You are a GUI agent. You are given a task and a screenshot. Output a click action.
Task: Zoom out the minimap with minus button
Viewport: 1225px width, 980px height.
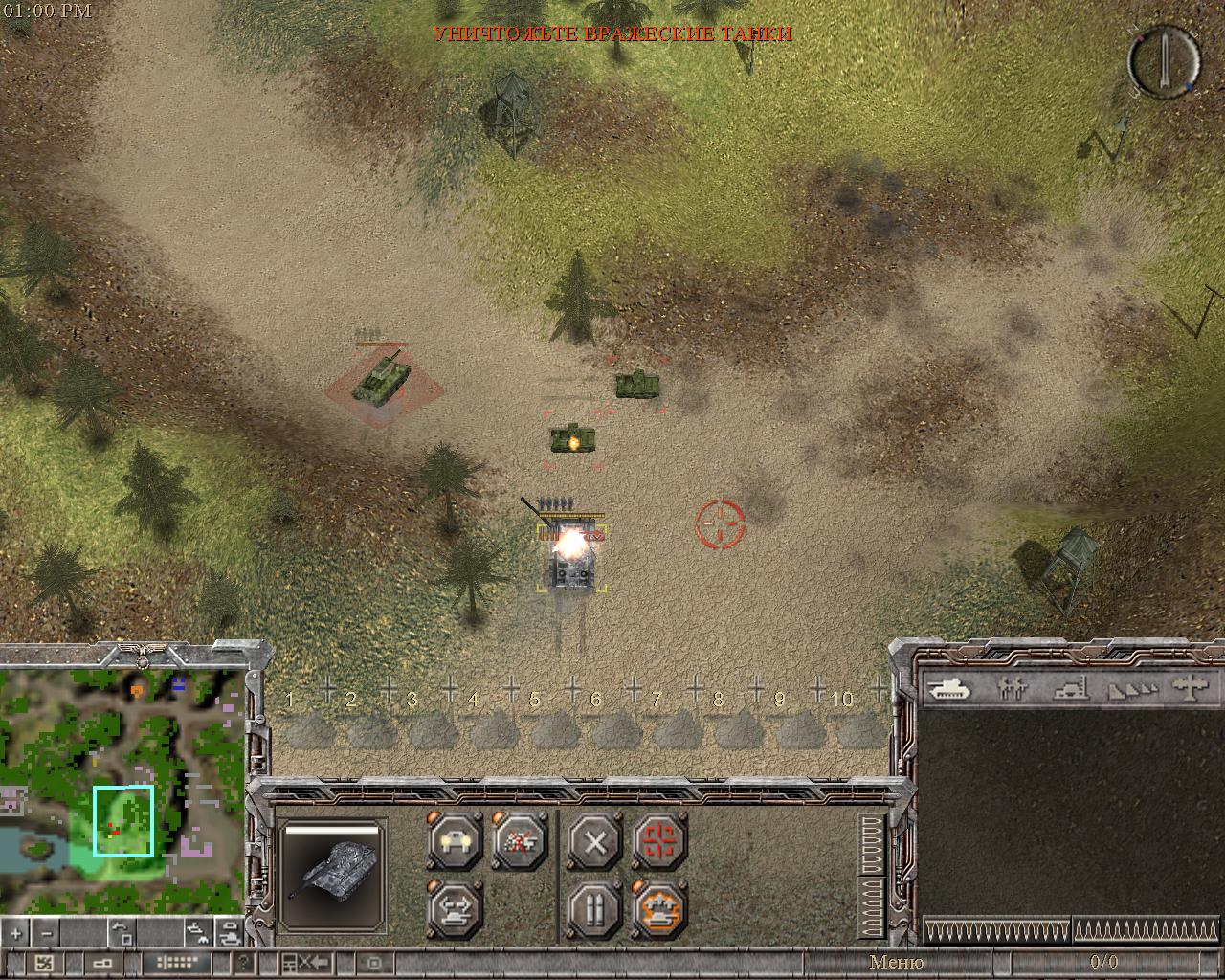point(47,932)
